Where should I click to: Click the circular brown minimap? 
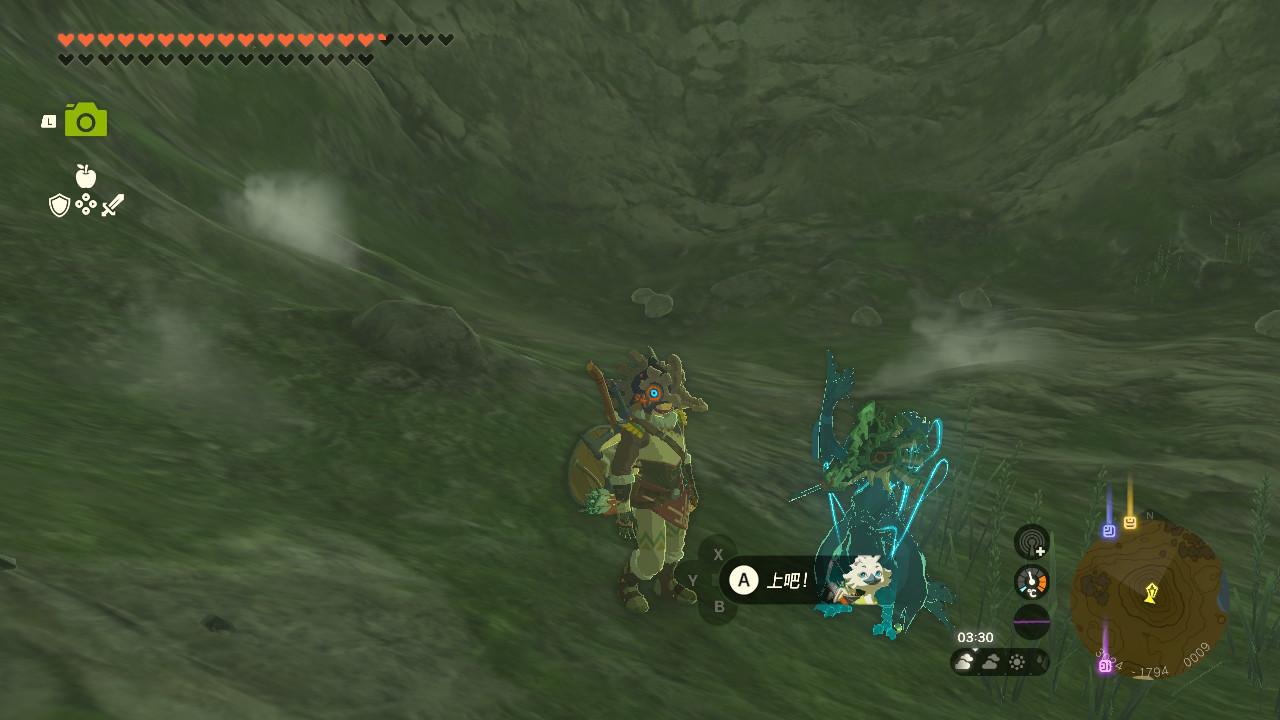point(1148,598)
